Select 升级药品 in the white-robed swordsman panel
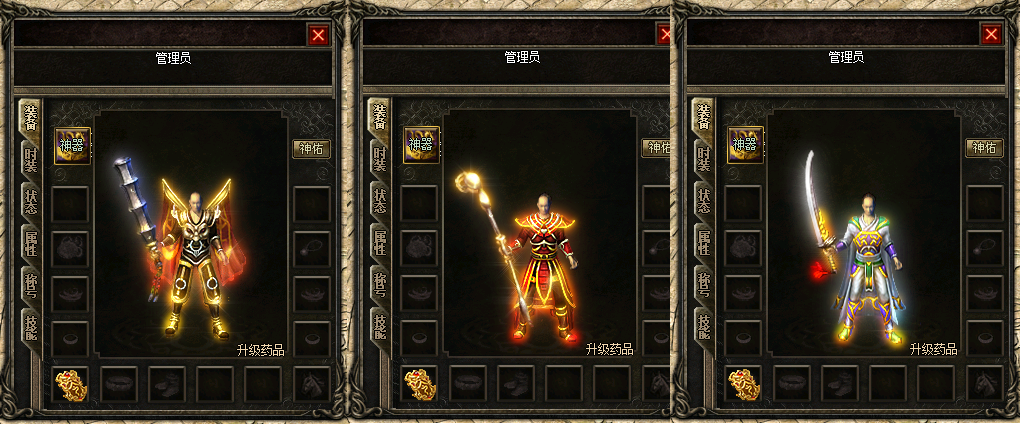This screenshot has width=1020, height=424. pos(934,350)
